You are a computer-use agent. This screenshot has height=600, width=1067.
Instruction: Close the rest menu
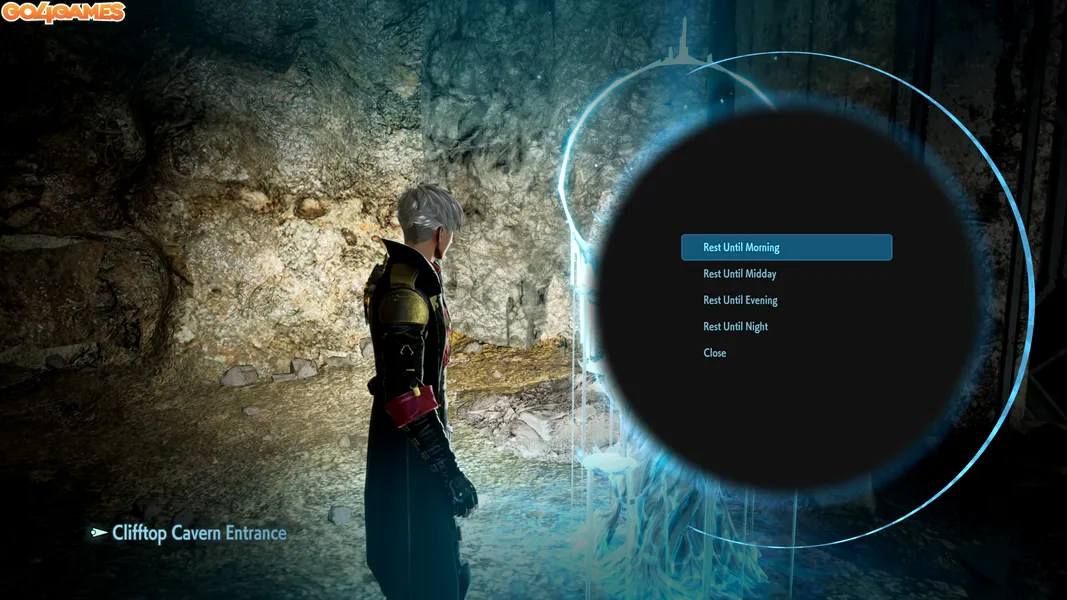(x=715, y=353)
